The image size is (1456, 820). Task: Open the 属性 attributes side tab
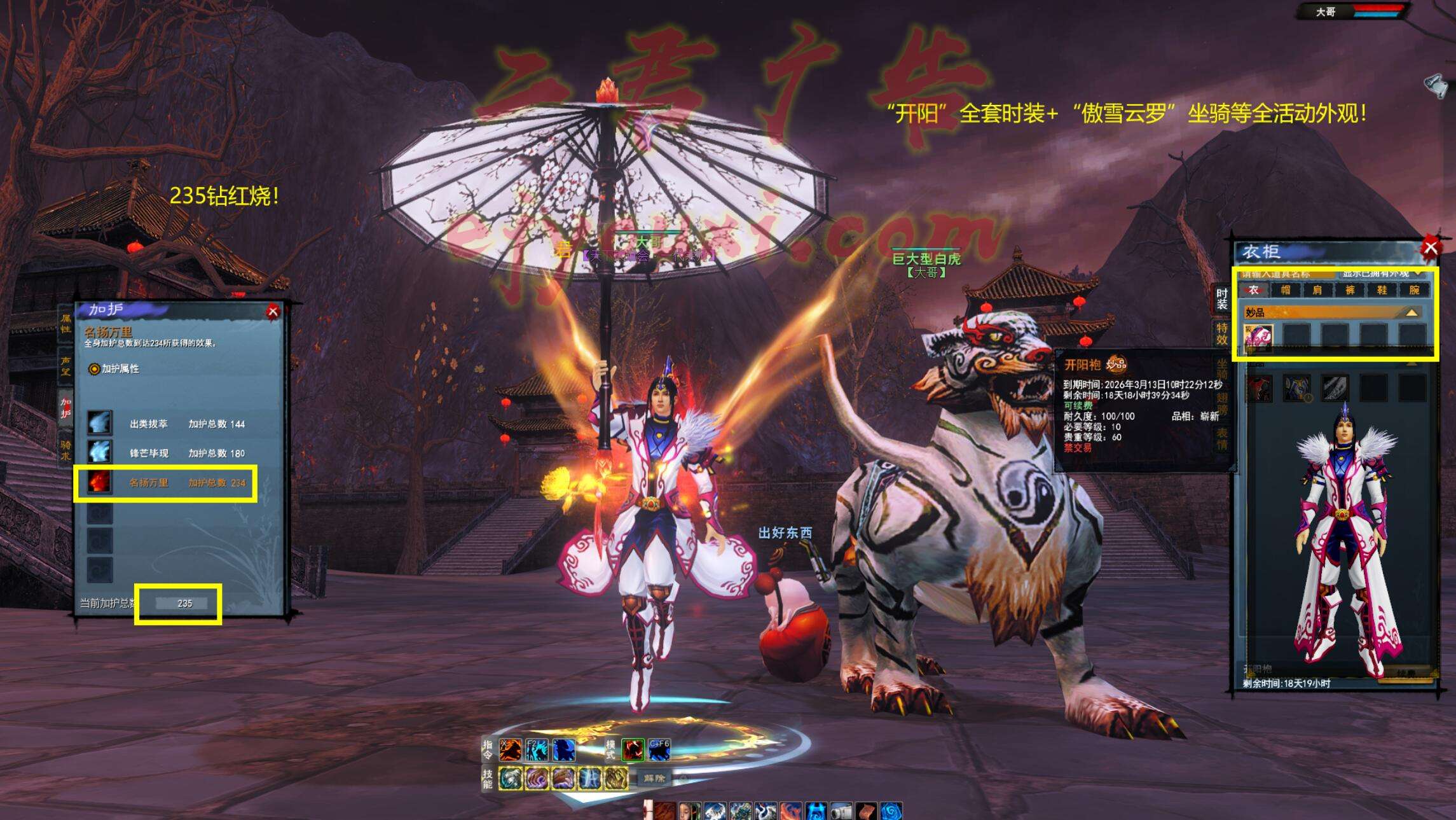pos(65,323)
